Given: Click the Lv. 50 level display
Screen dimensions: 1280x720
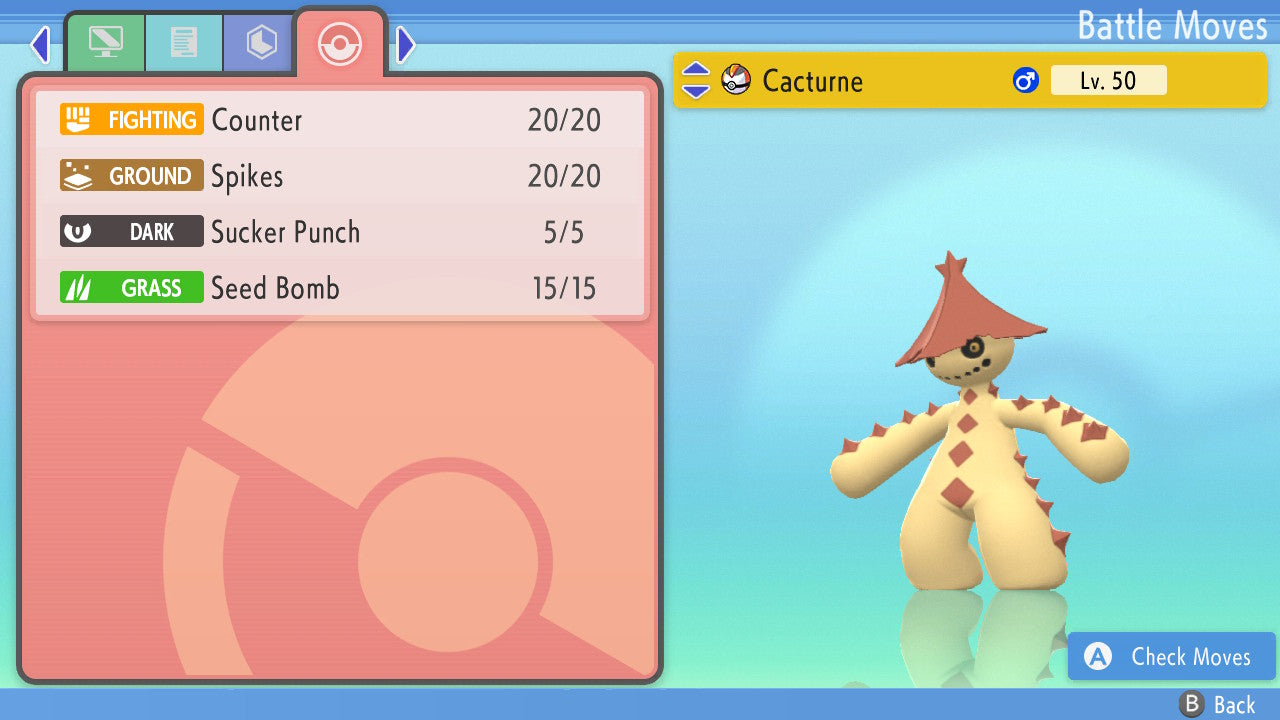Looking at the screenshot, I should pyautogui.click(x=1109, y=80).
